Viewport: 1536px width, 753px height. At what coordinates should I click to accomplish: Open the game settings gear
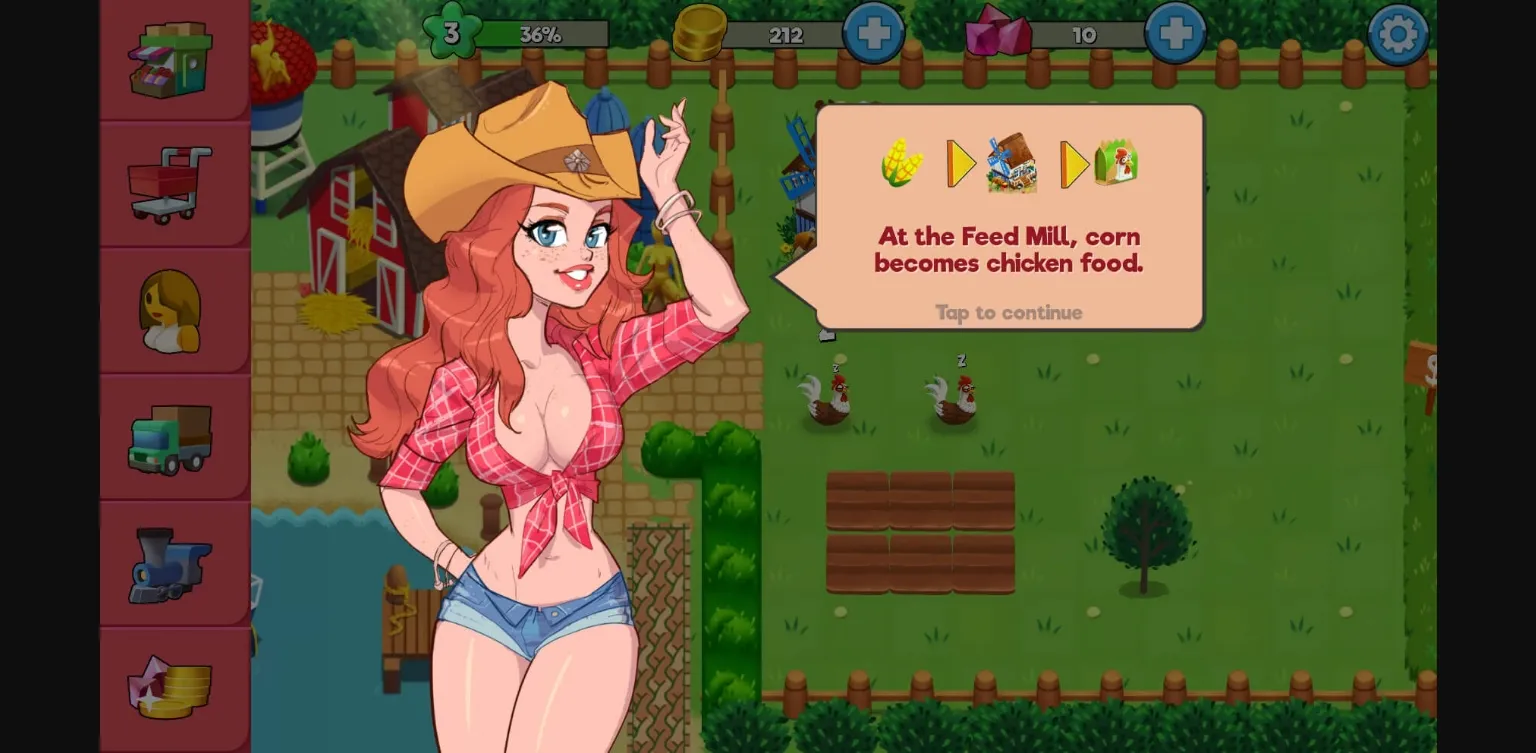(1398, 33)
